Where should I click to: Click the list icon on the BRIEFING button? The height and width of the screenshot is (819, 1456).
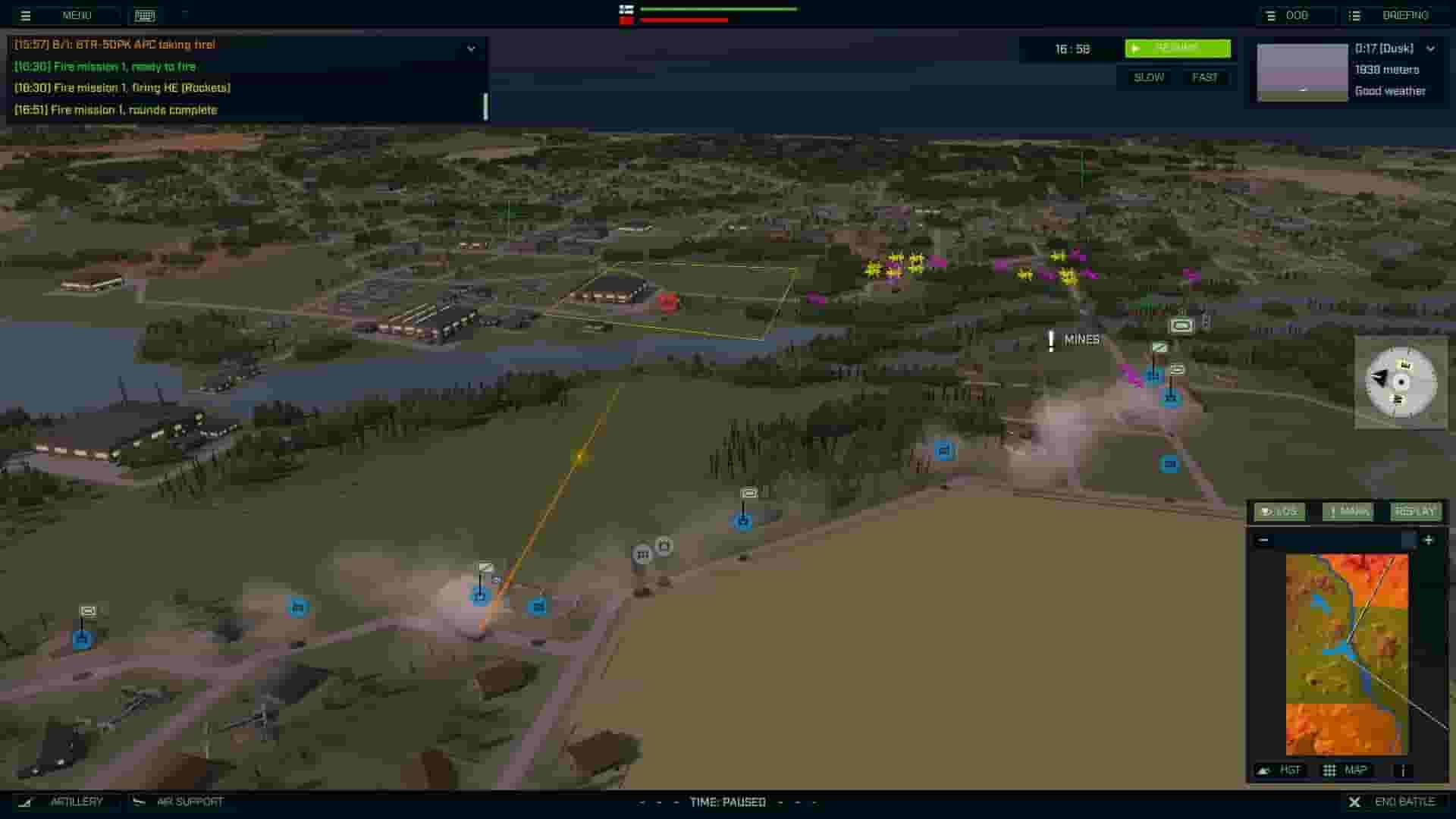[1354, 15]
